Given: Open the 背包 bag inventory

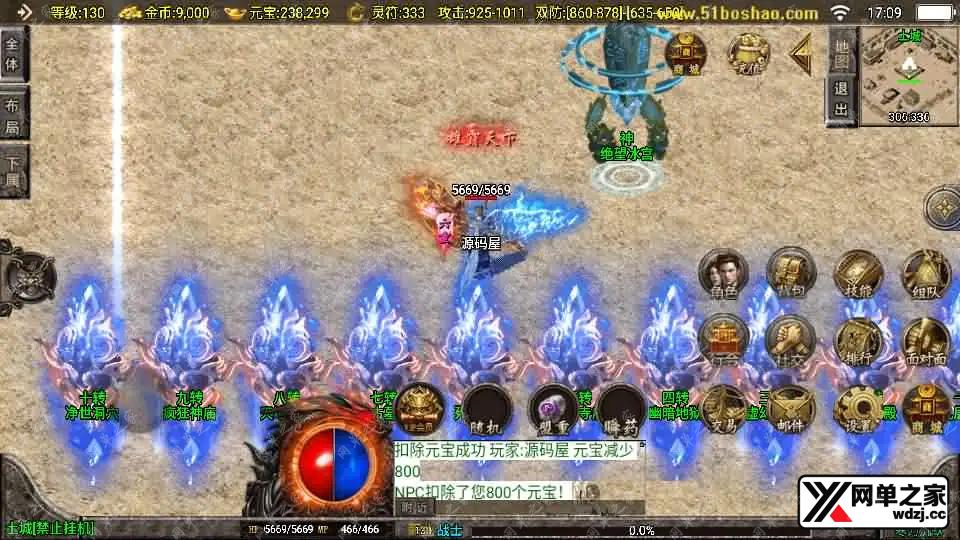Looking at the screenshot, I should click(x=790, y=273).
